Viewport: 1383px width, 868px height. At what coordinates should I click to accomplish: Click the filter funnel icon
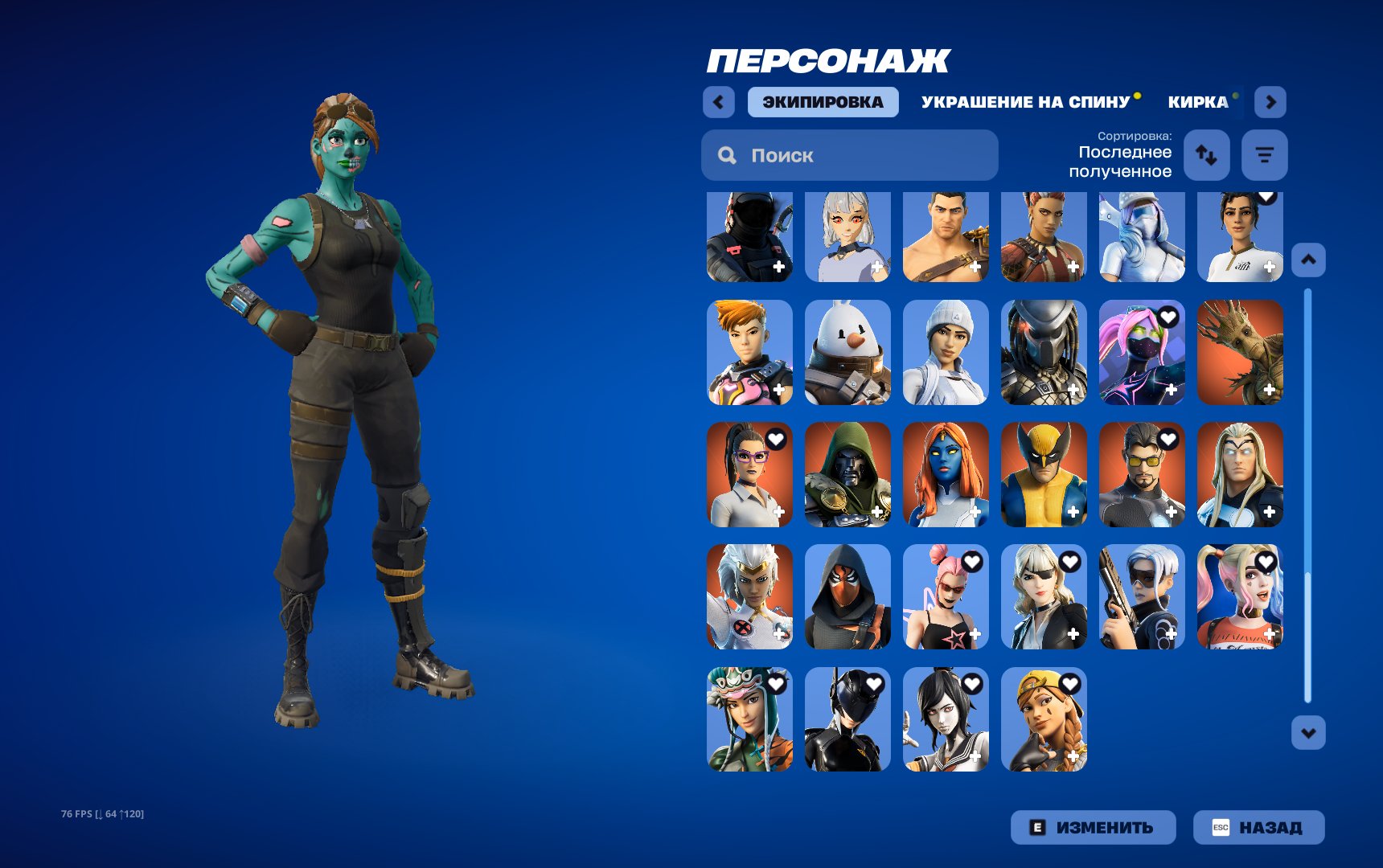(1264, 155)
